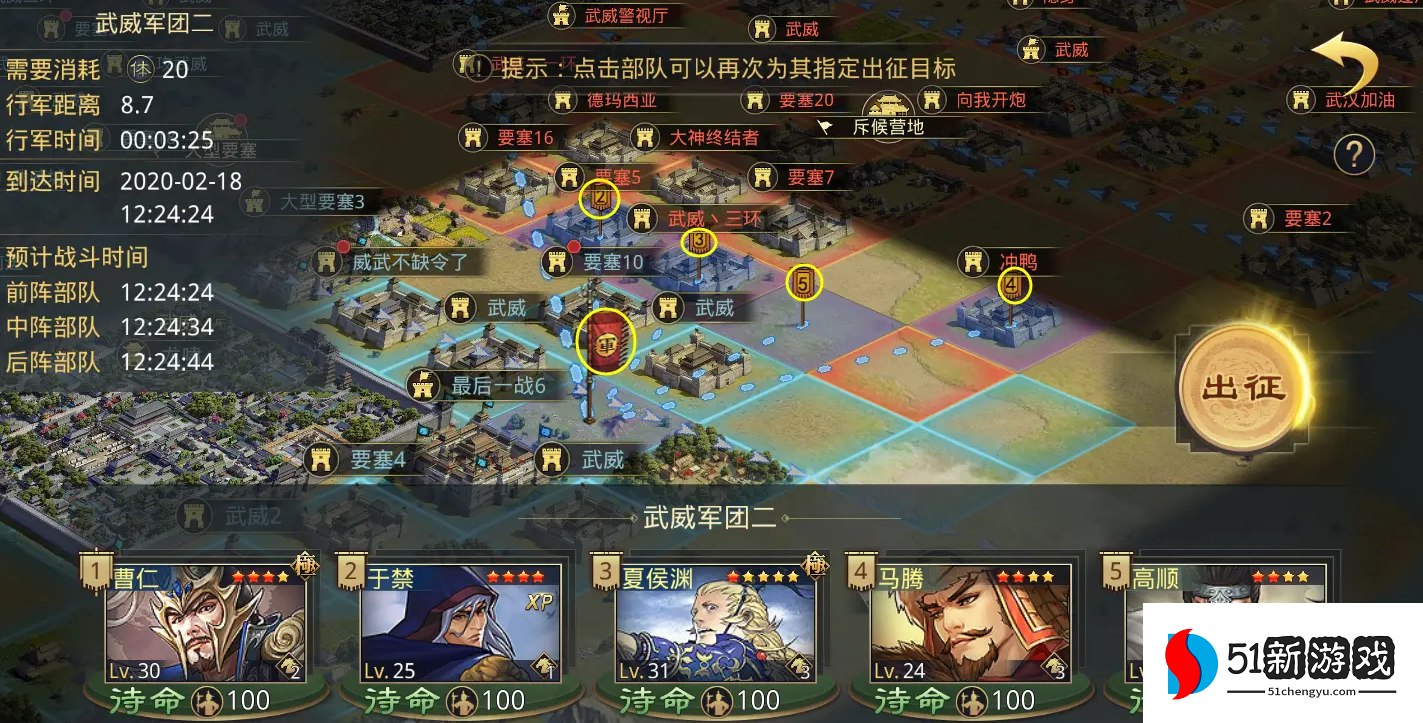
Task: Click the red army banner in yellow circle
Action: pos(606,341)
